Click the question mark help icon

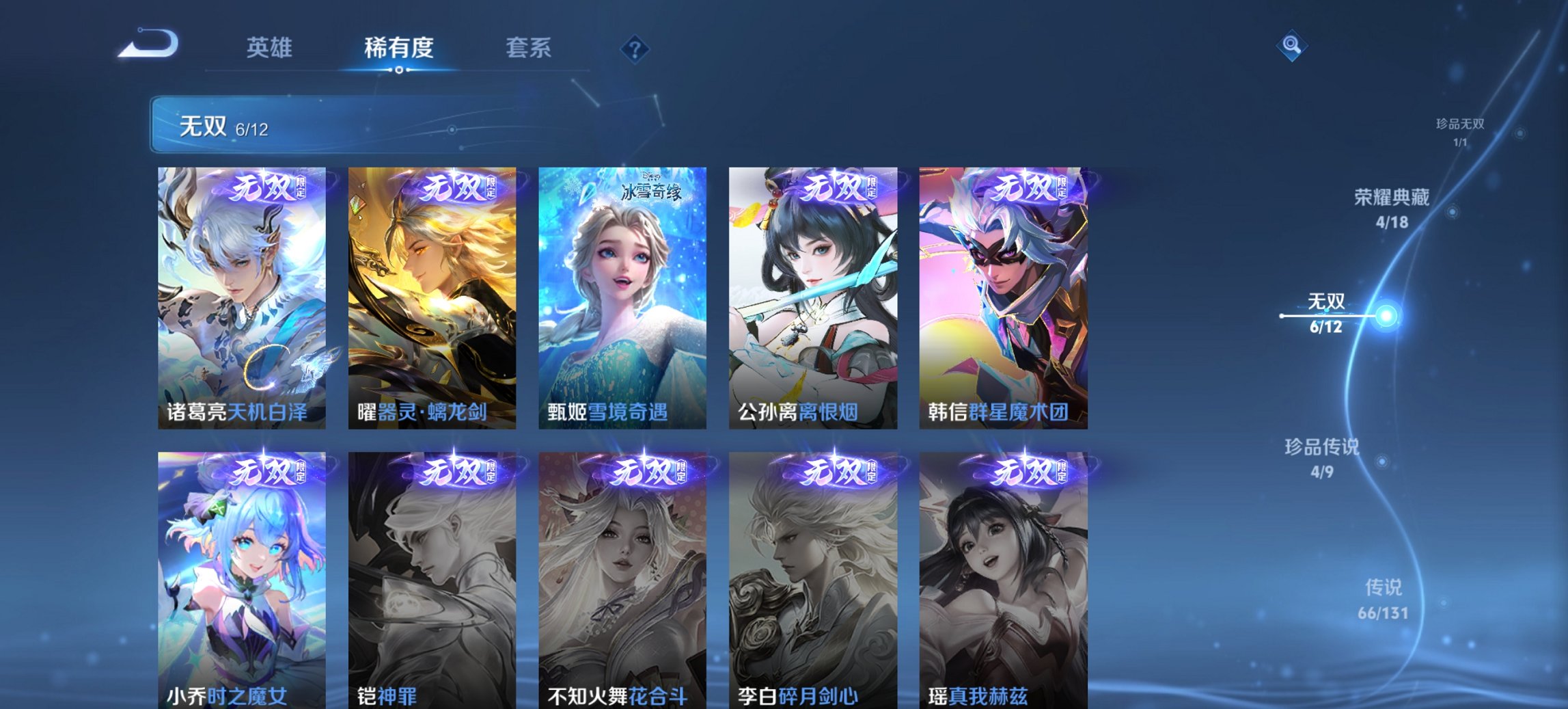click(x=634, y=48)
